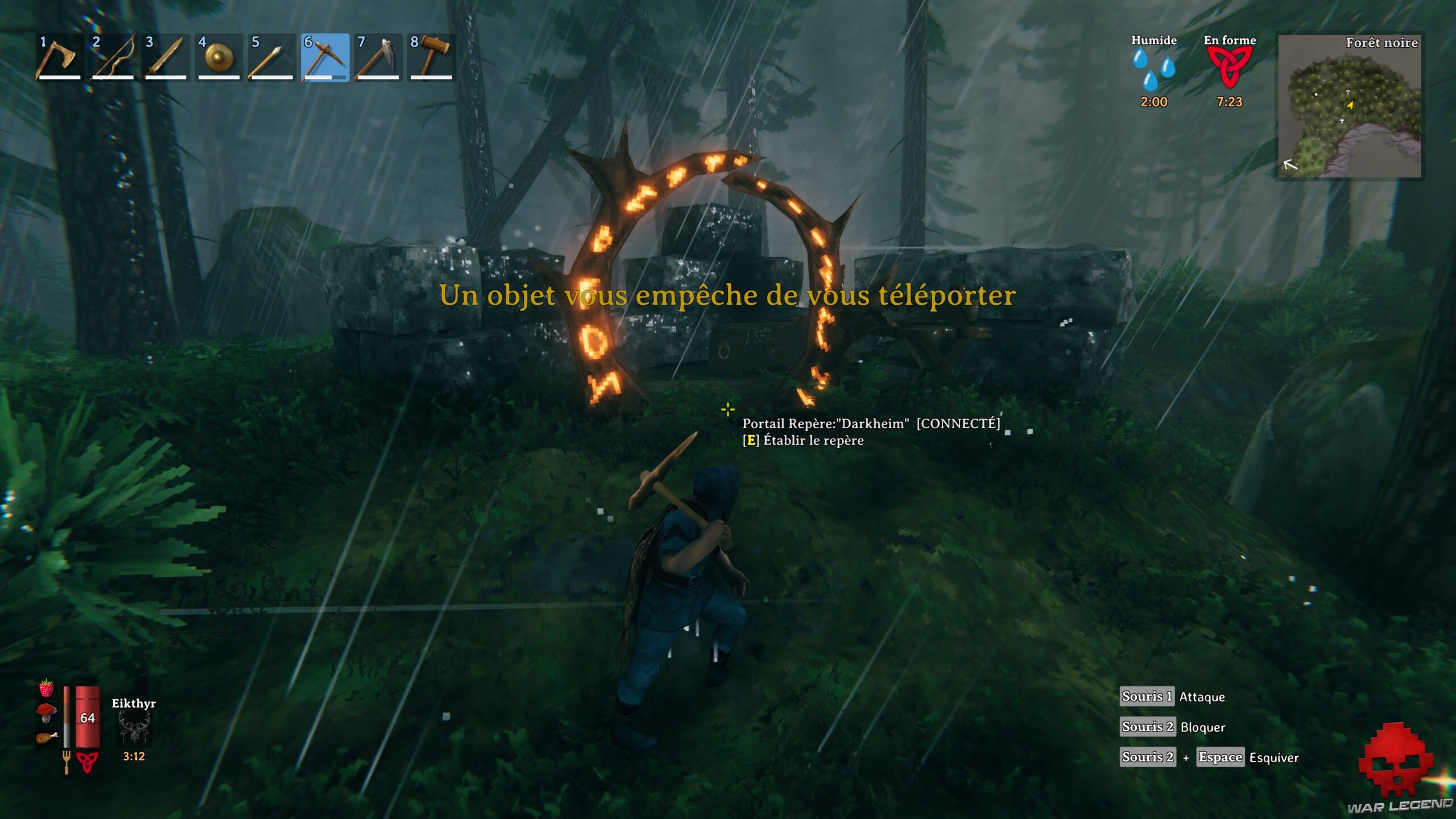Click the yellow player arrow on minimap

1351,104
